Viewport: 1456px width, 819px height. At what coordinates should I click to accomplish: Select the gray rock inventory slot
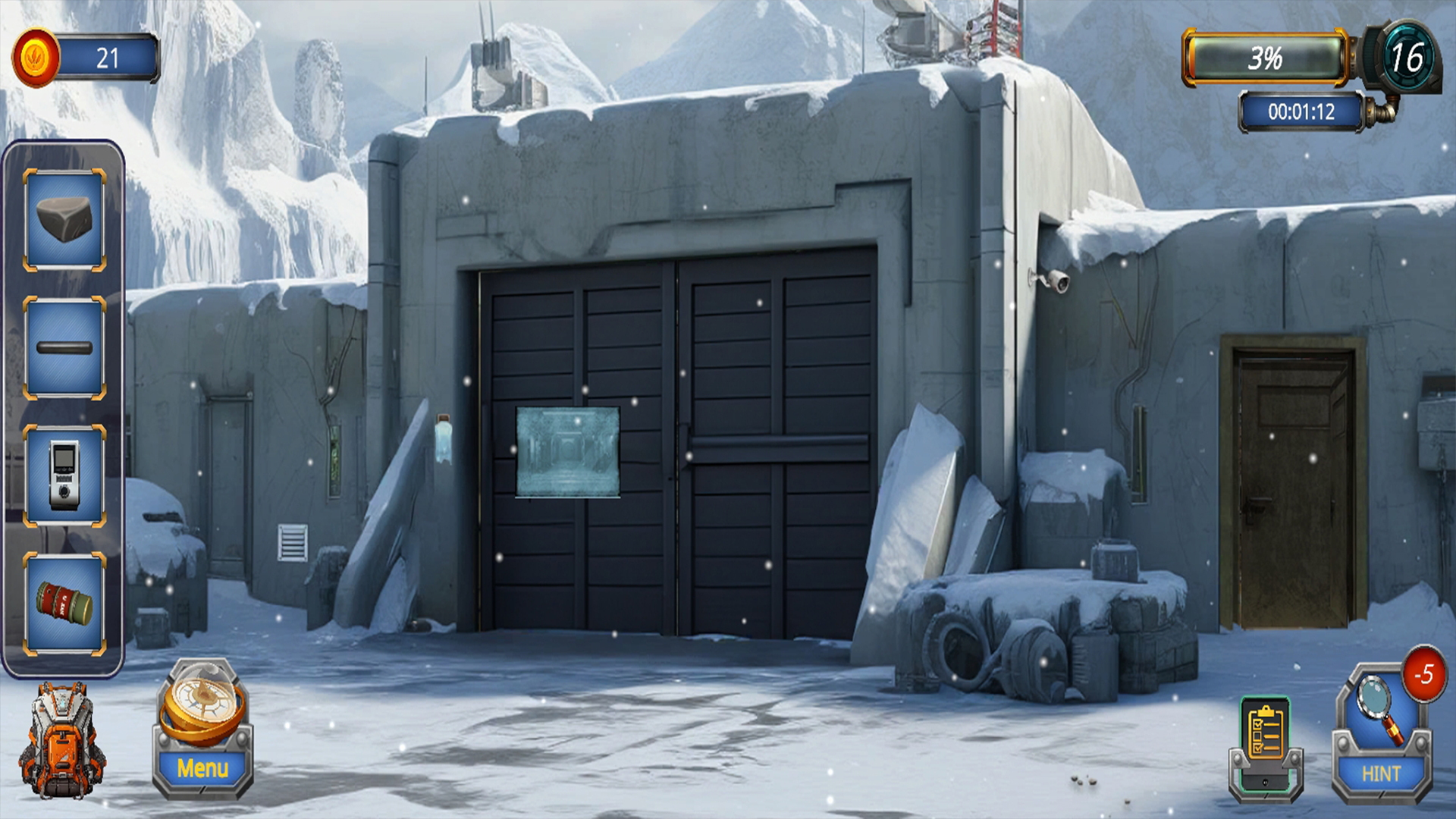[64, 220]
